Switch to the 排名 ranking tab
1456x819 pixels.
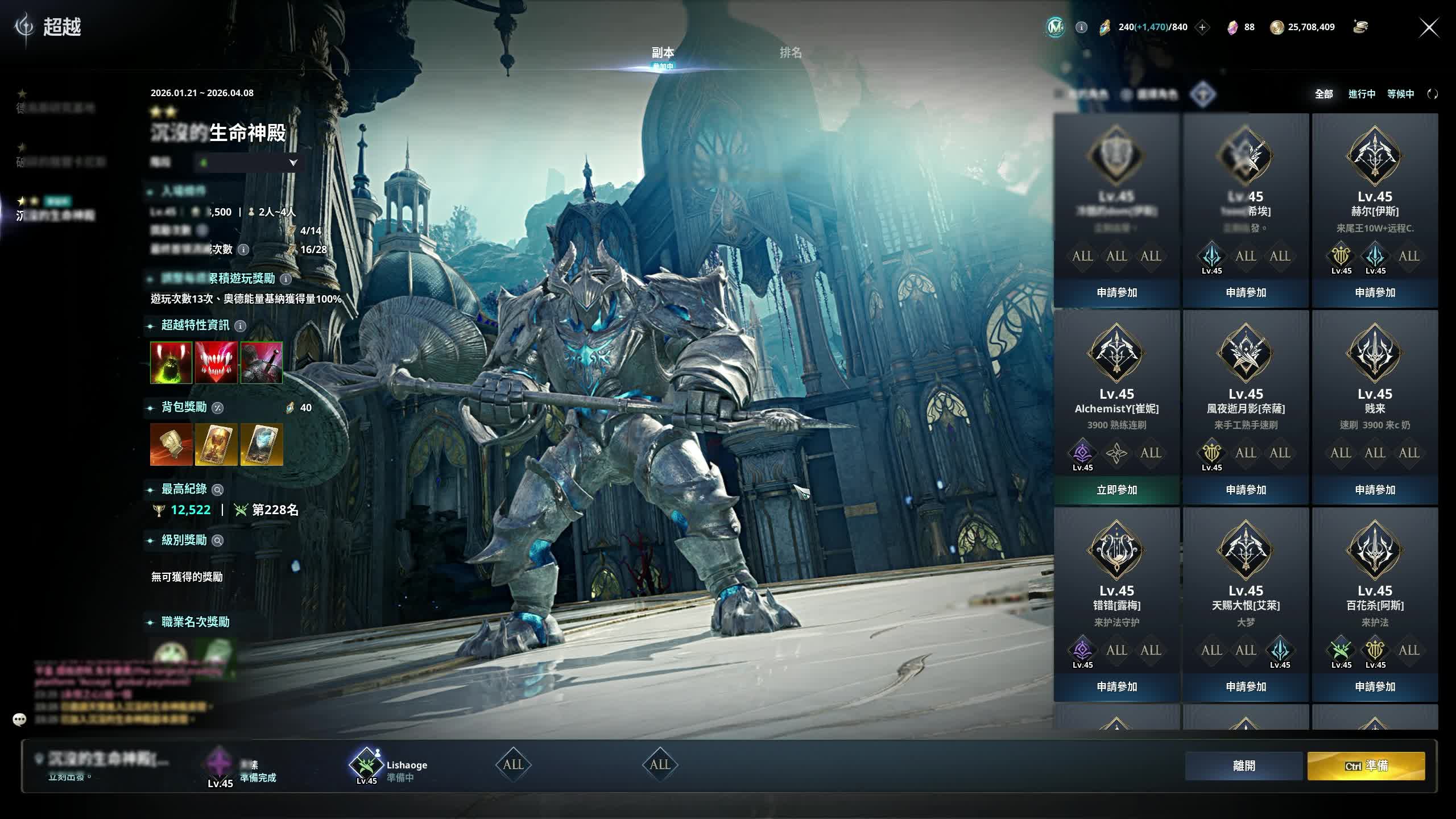coord(791,53)
